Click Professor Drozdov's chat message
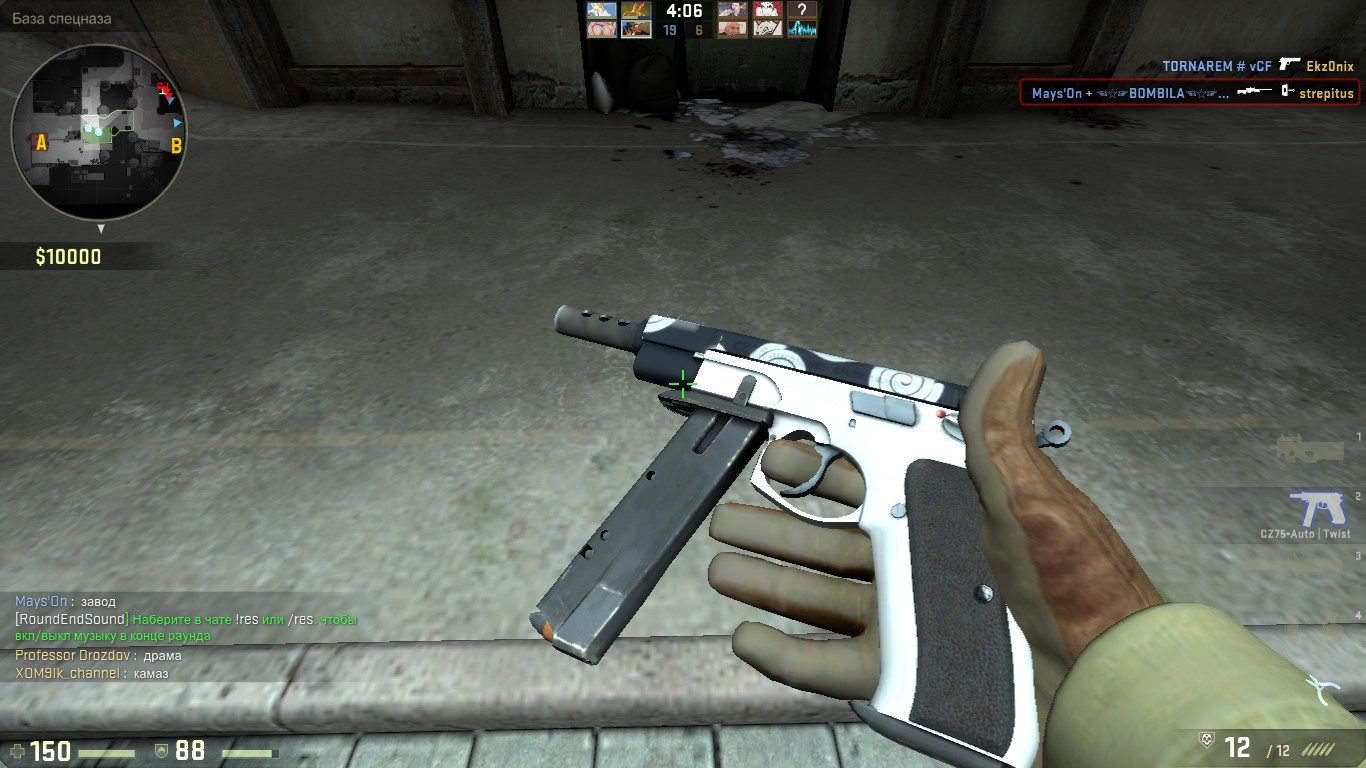The image size is (1366, 768). tap(98, 656)
